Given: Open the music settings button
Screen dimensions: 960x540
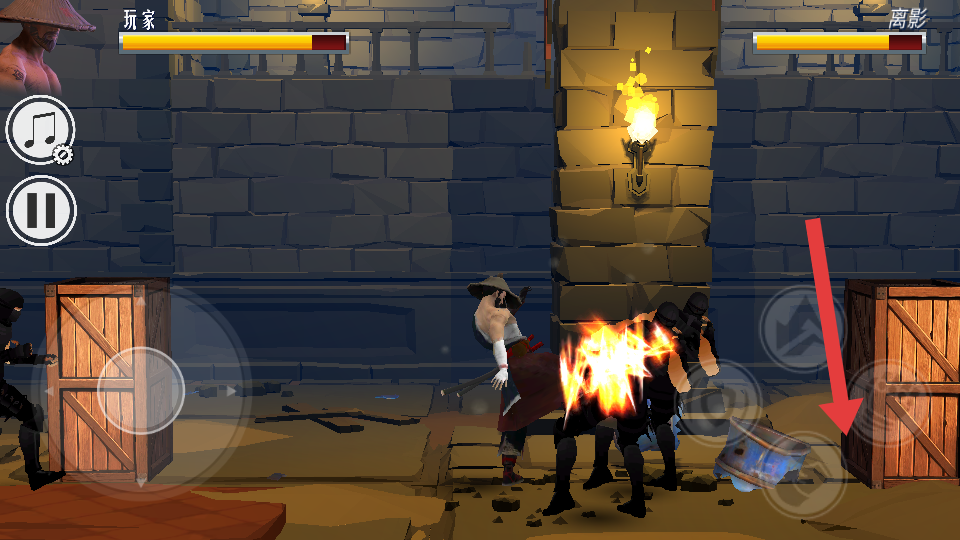Looking at the screenshot, I should [41, 130].
